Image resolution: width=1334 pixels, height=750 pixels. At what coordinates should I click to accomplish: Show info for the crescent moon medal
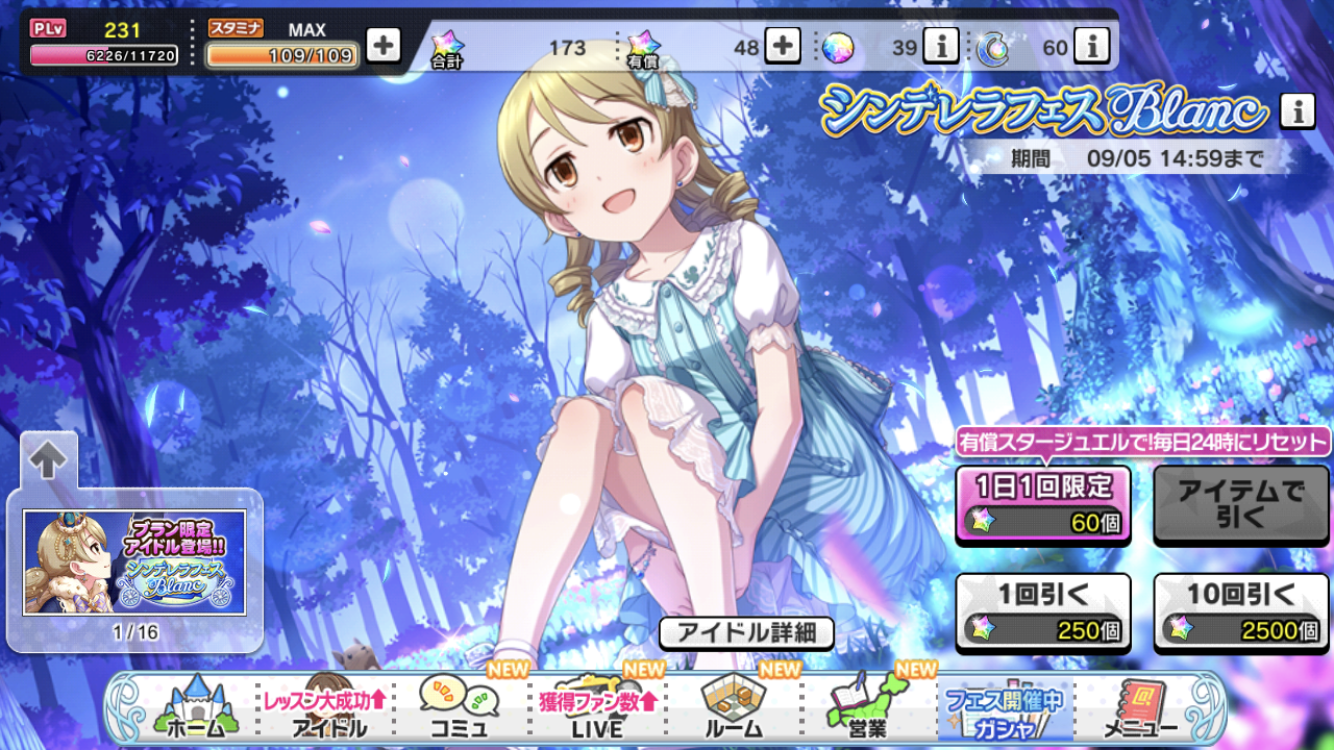tap(1092, 45)
